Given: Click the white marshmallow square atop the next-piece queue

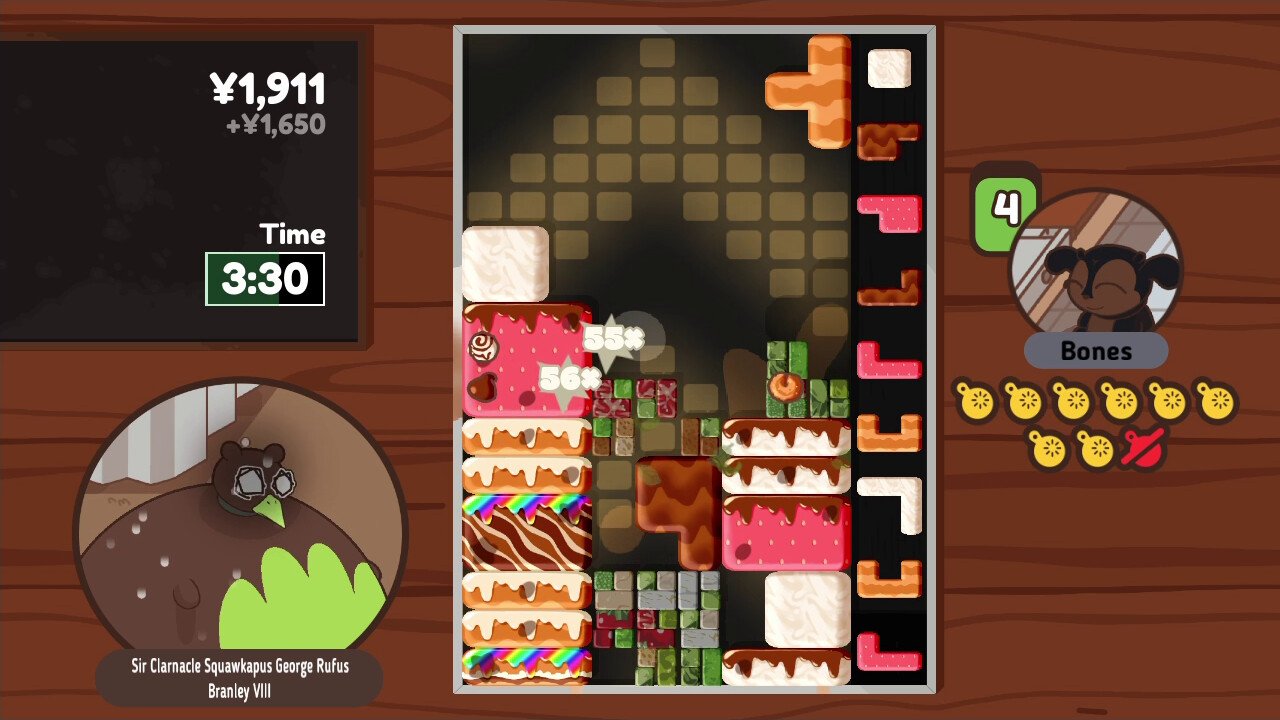Looking at the screenshot, I should tap(888, 70).
